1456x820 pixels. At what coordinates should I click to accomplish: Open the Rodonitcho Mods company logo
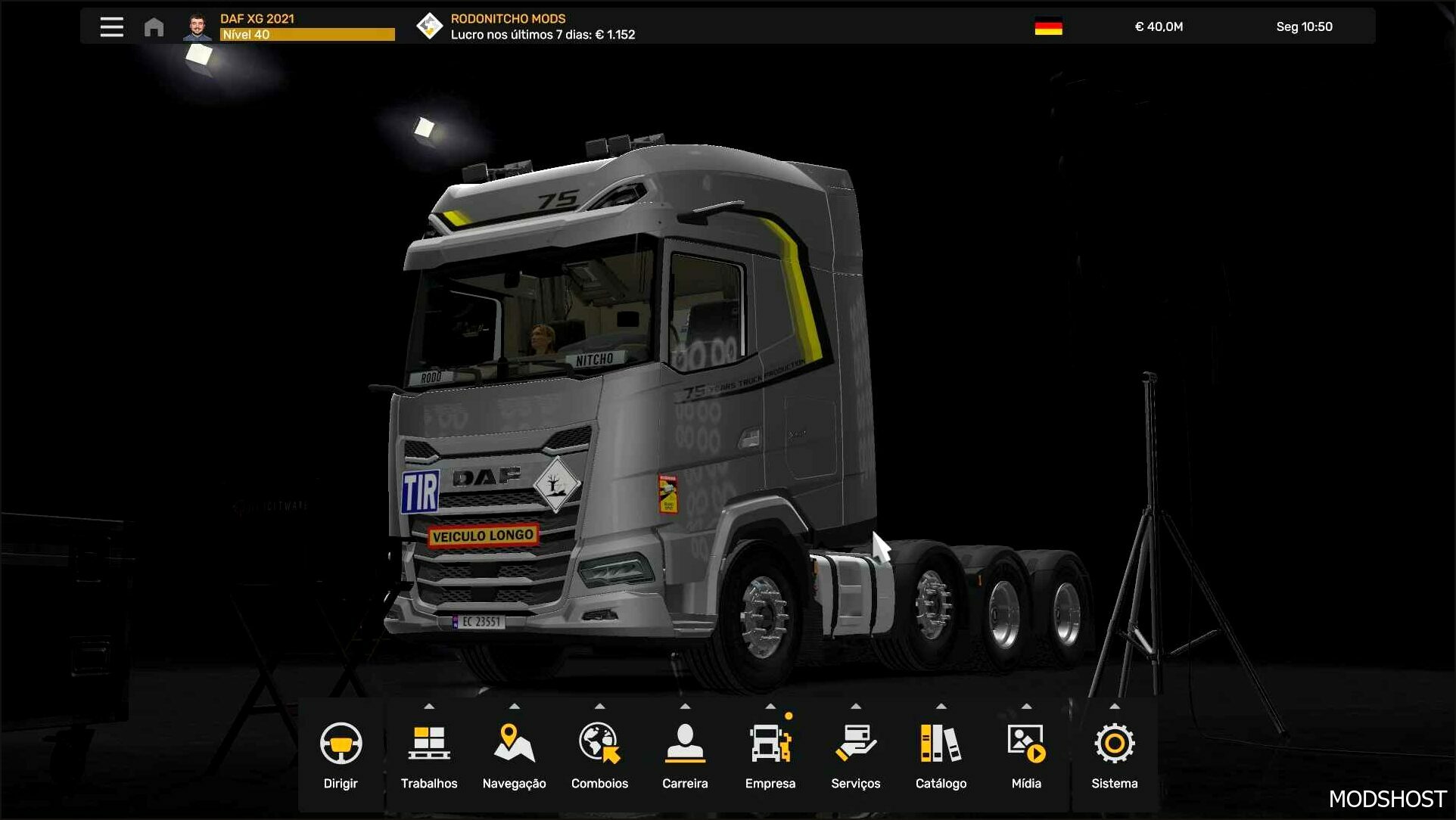coord(429,26)
